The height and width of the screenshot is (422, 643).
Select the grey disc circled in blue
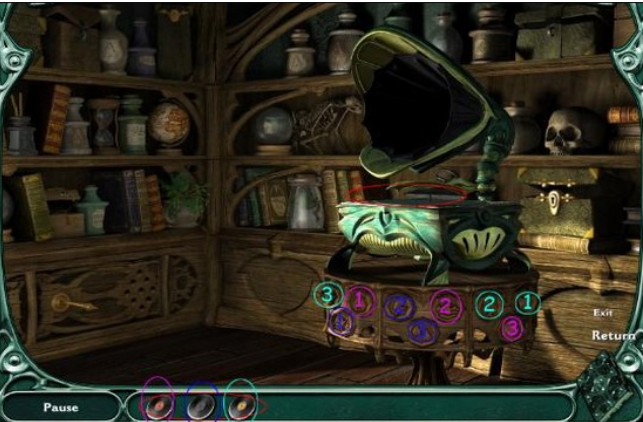[x=200, y=405]
